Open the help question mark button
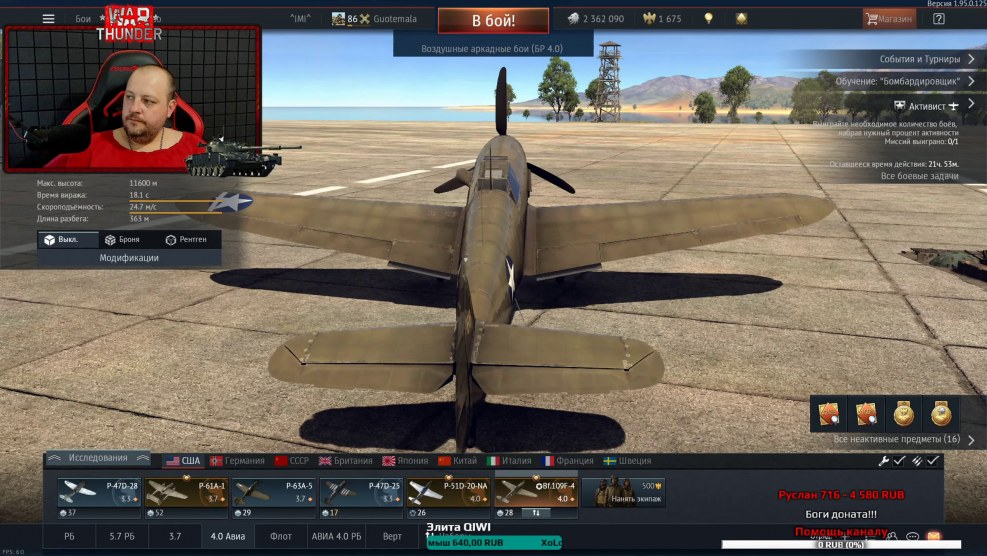 coord(939,18)
